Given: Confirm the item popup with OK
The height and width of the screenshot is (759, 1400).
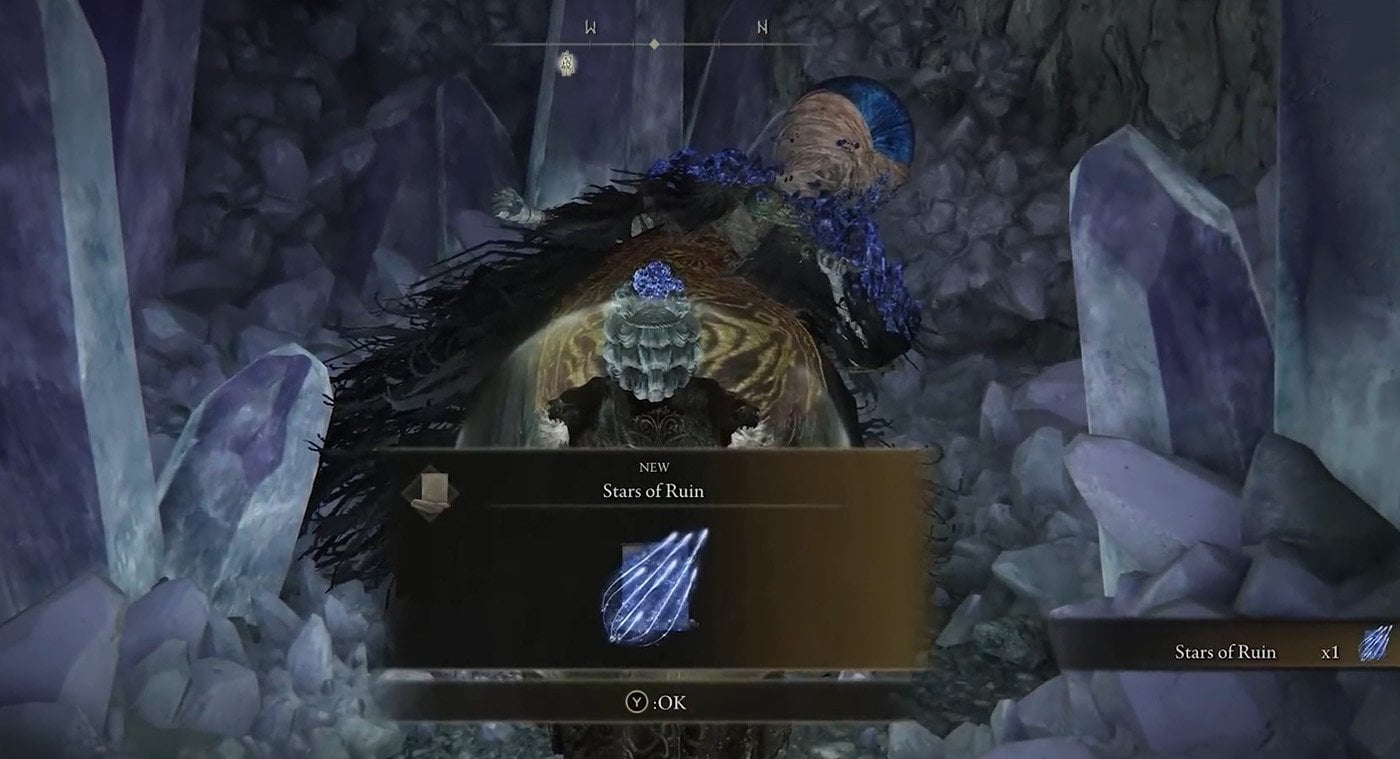Looking at the screenshot, I should 656,702.
